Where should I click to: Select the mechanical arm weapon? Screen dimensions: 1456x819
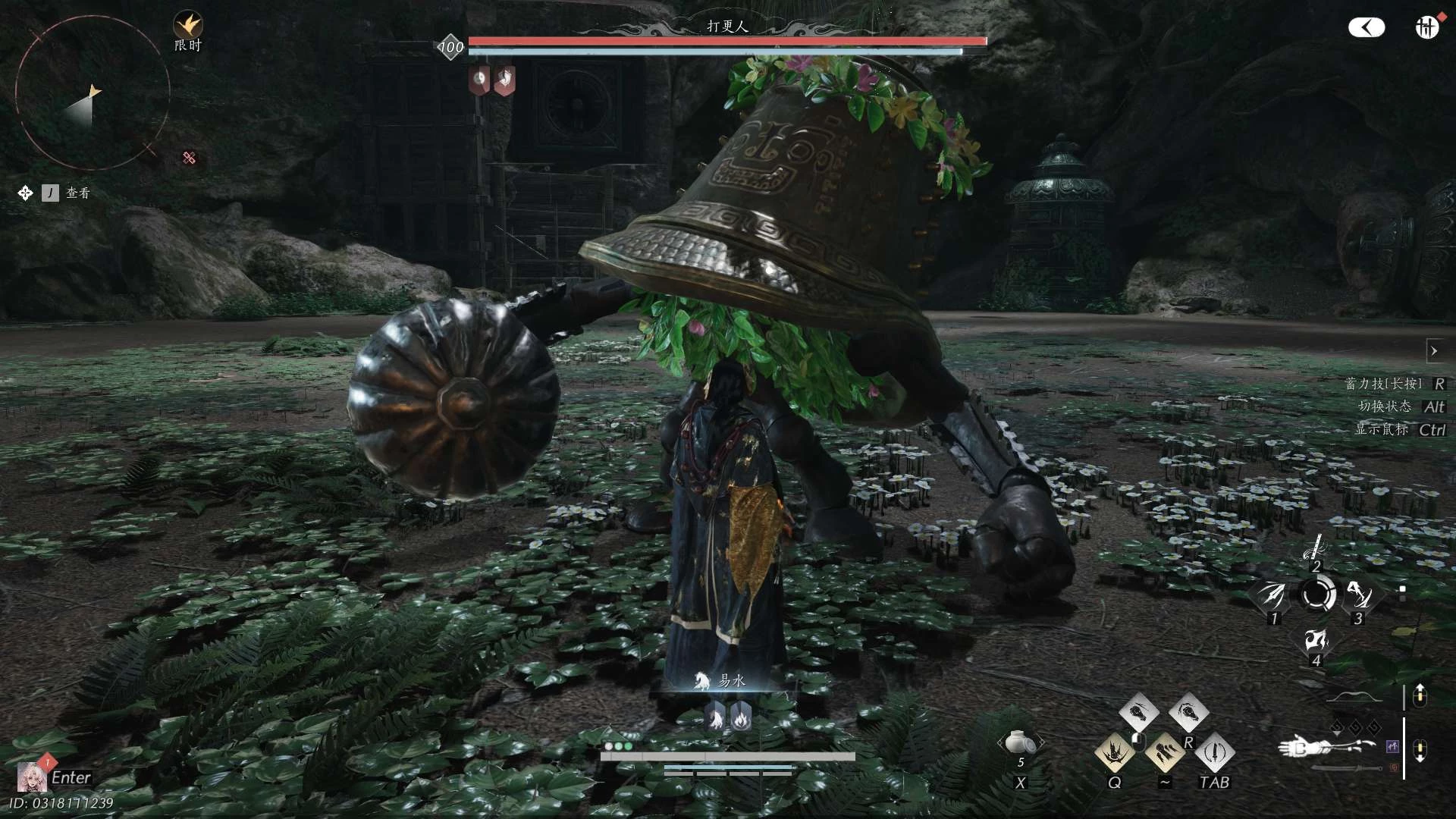(1326, 746)
